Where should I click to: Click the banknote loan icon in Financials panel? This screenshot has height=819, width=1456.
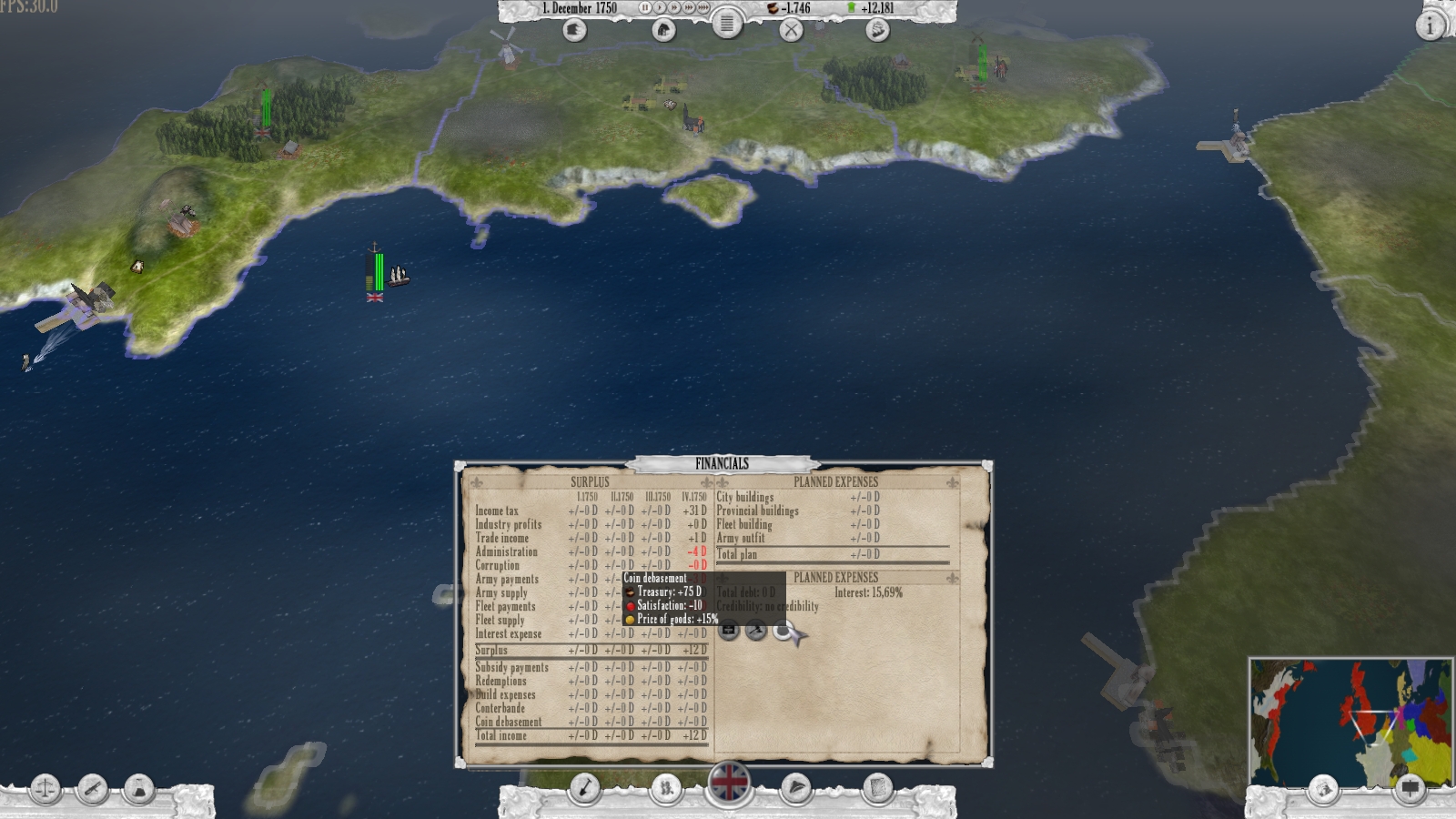729,629
